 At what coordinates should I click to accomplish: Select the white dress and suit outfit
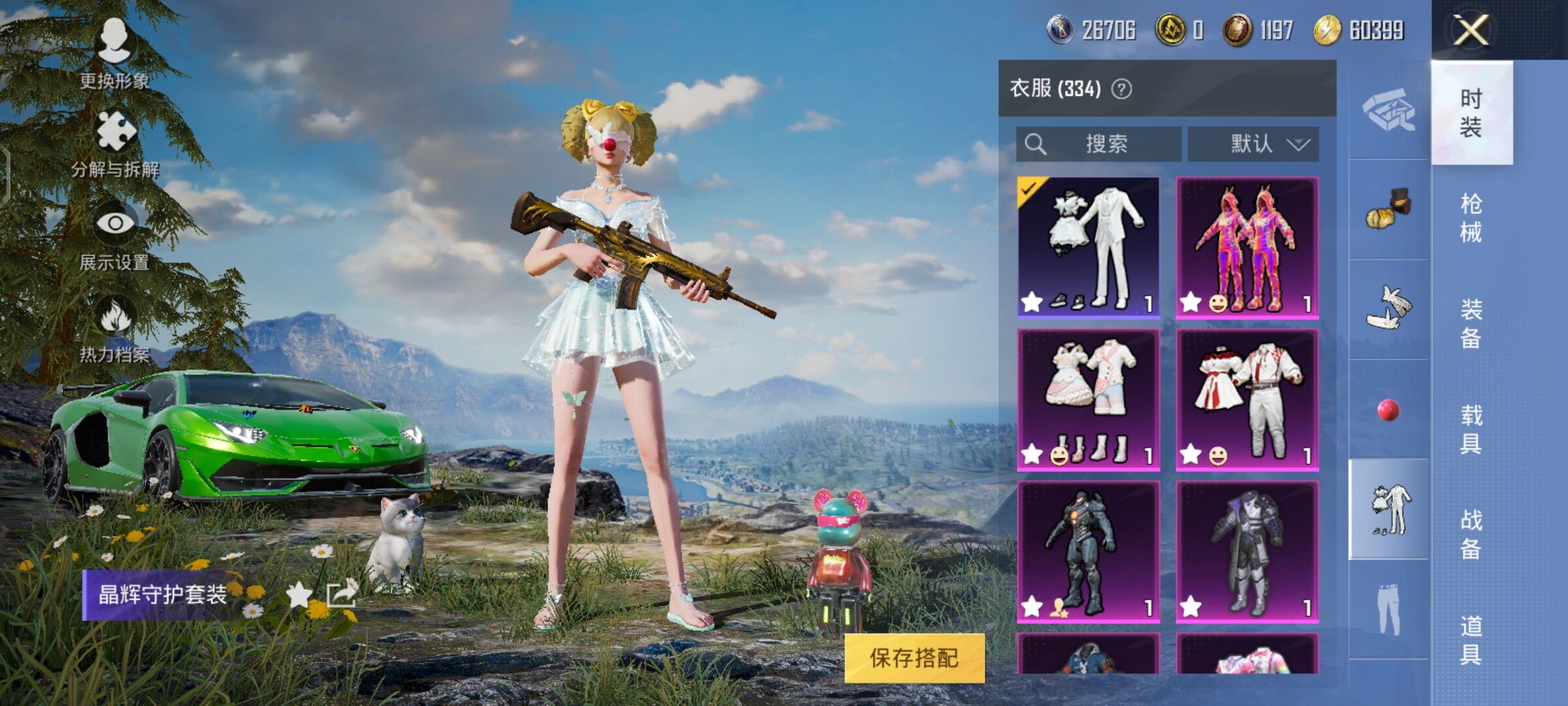point(1088,247)
